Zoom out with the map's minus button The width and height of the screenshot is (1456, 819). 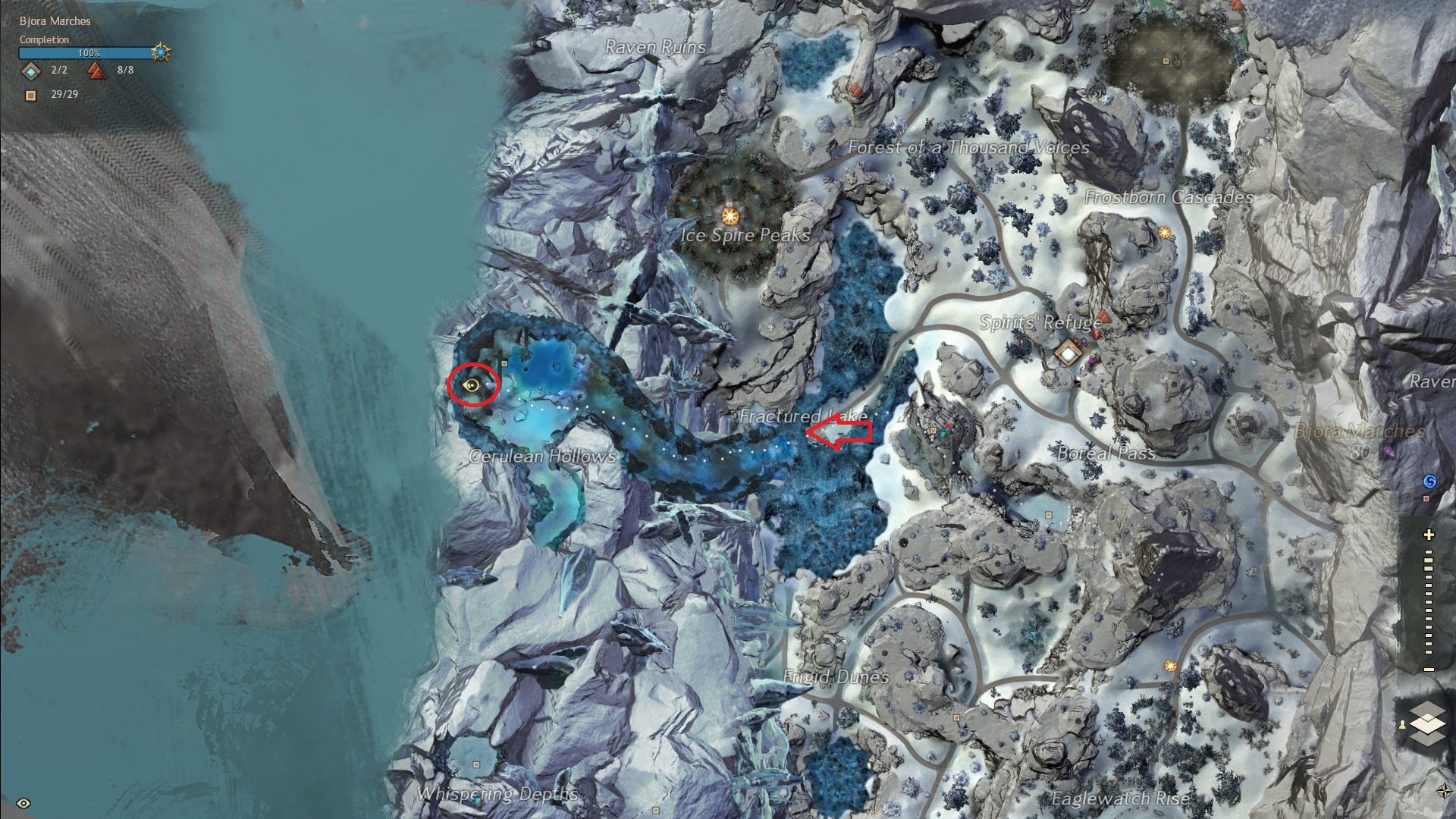point(1429,670)
